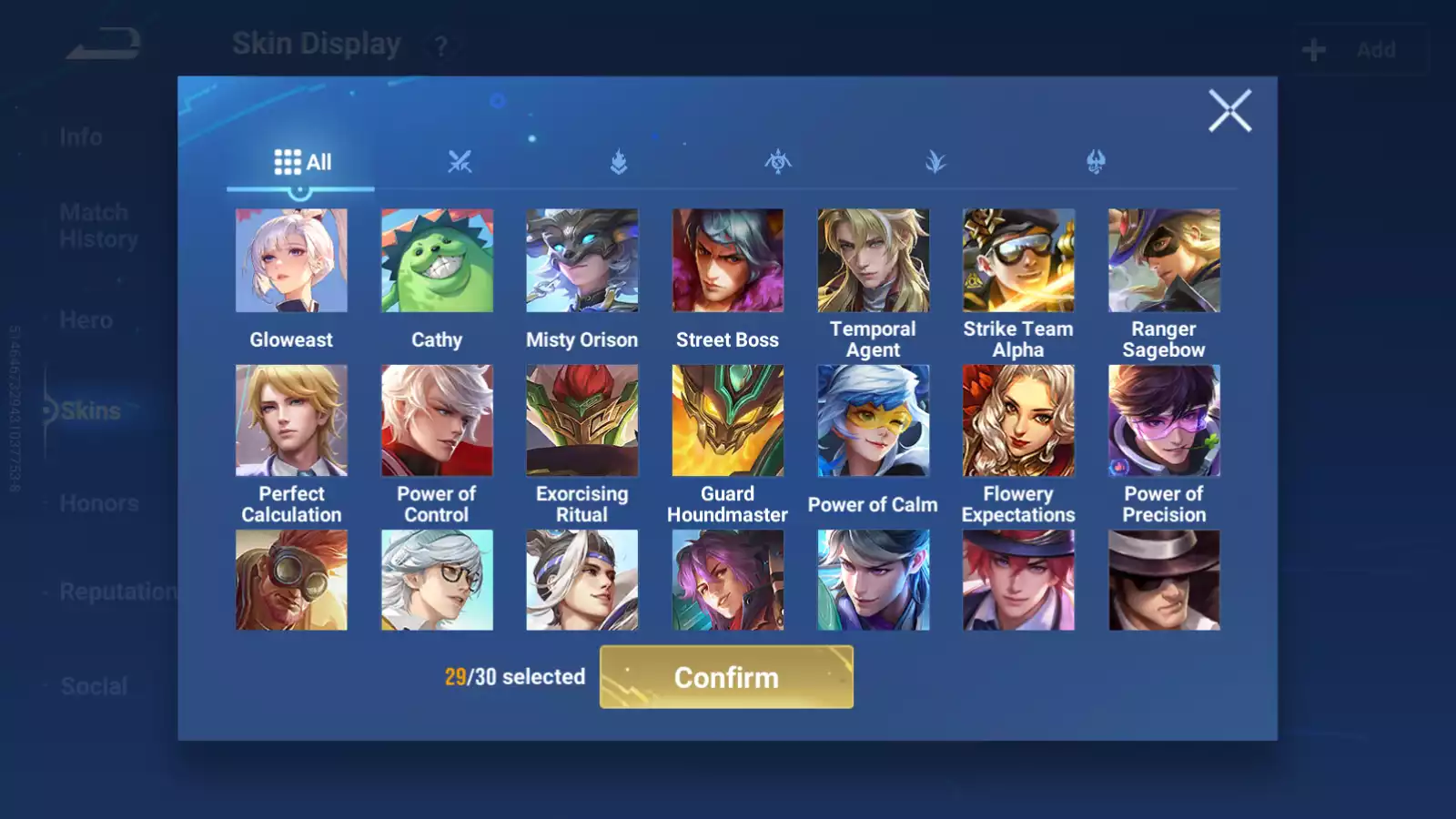Pick the Misty Orison skin
This screenshot has height=819, width=1456.
tap(582, 261)
